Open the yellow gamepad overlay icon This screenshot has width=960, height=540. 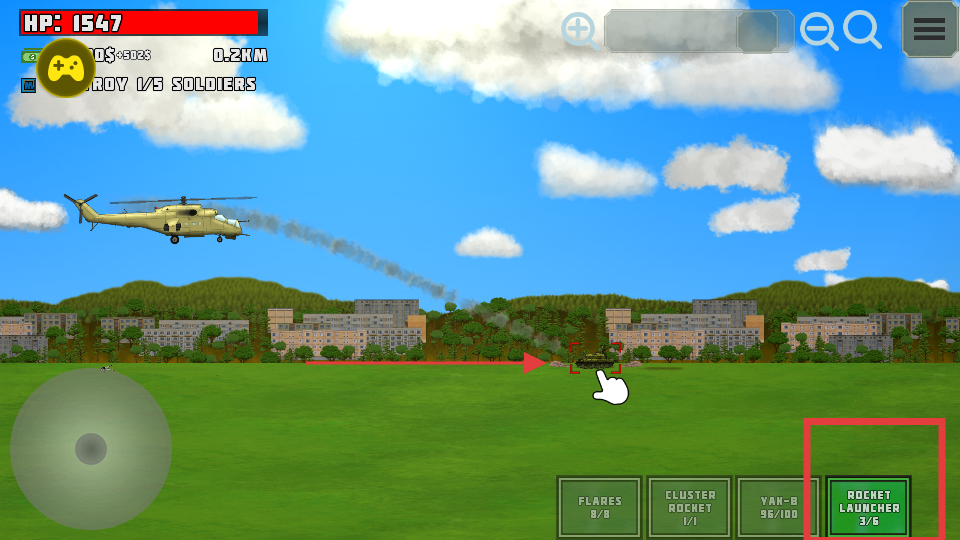pos(67,68)
